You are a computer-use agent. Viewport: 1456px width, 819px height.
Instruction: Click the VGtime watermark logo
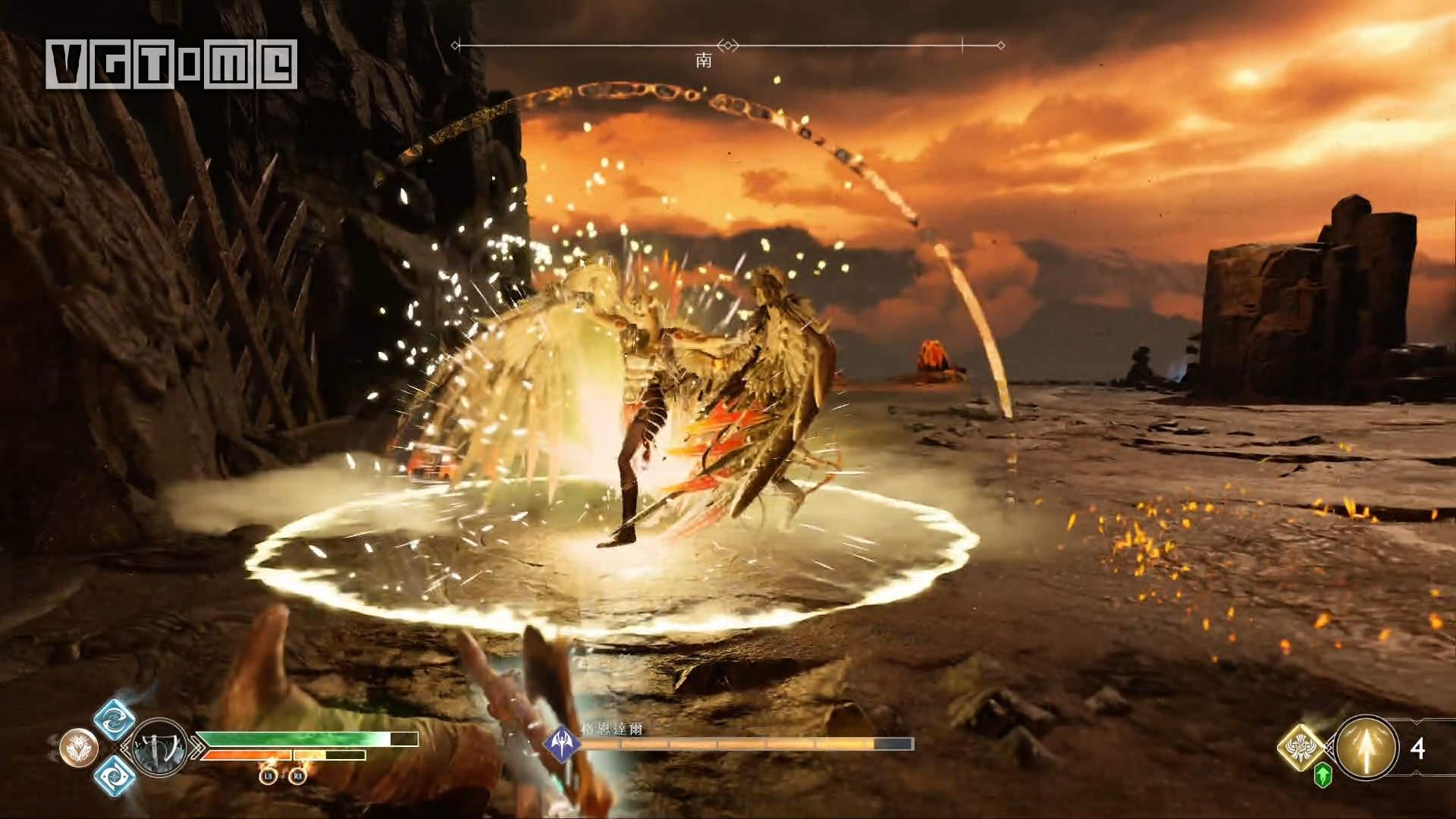point(171,64)
